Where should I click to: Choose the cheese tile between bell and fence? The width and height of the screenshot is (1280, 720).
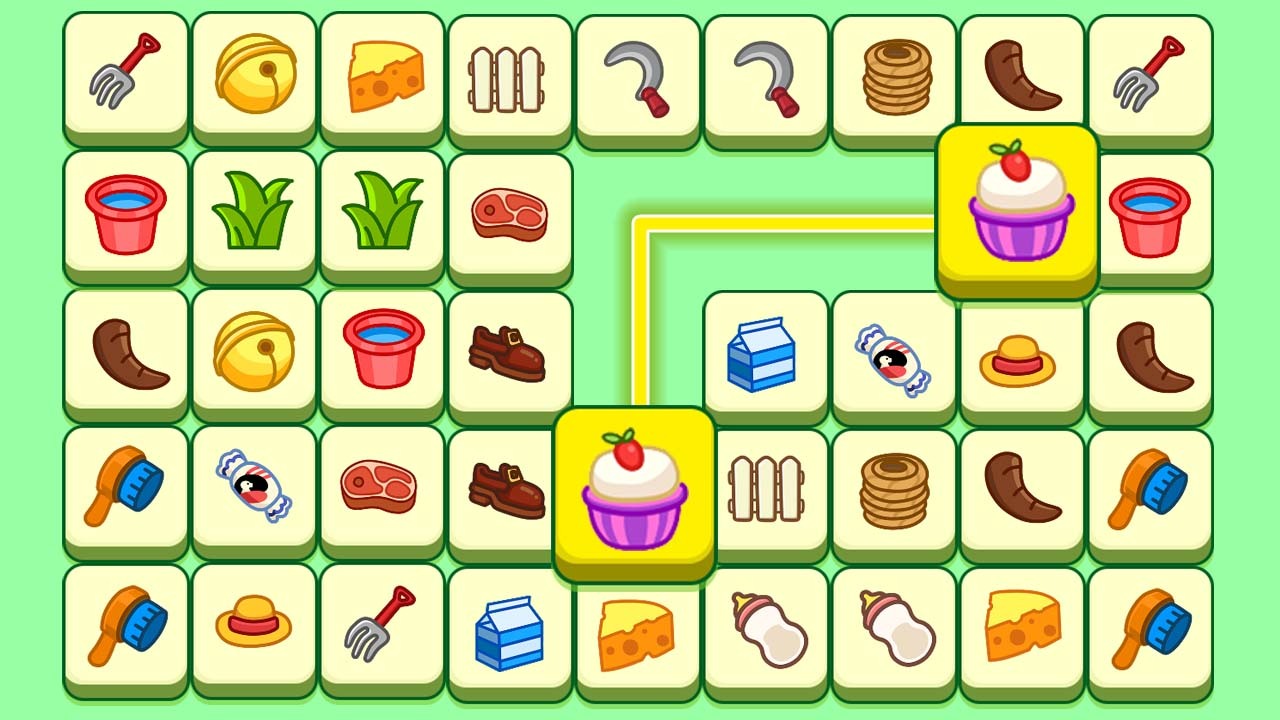click(382, 77)
